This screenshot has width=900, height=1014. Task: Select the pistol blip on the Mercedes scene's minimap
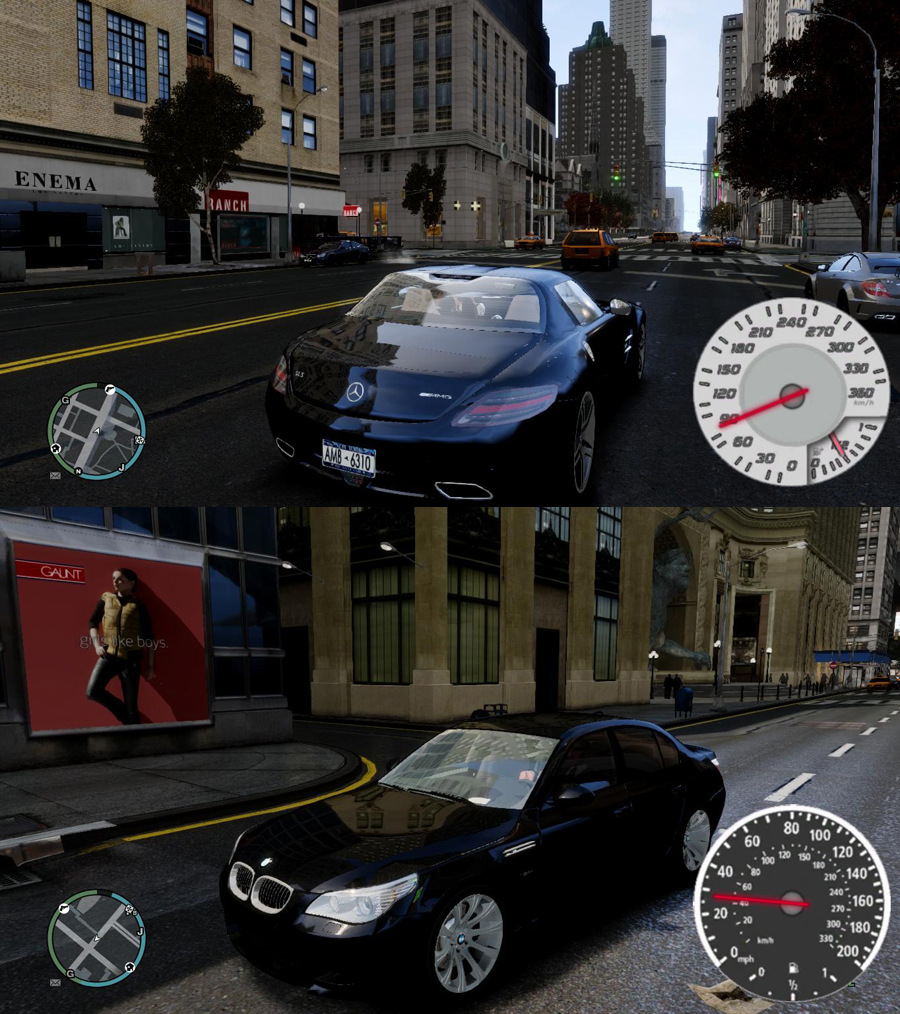pos(109,389)
